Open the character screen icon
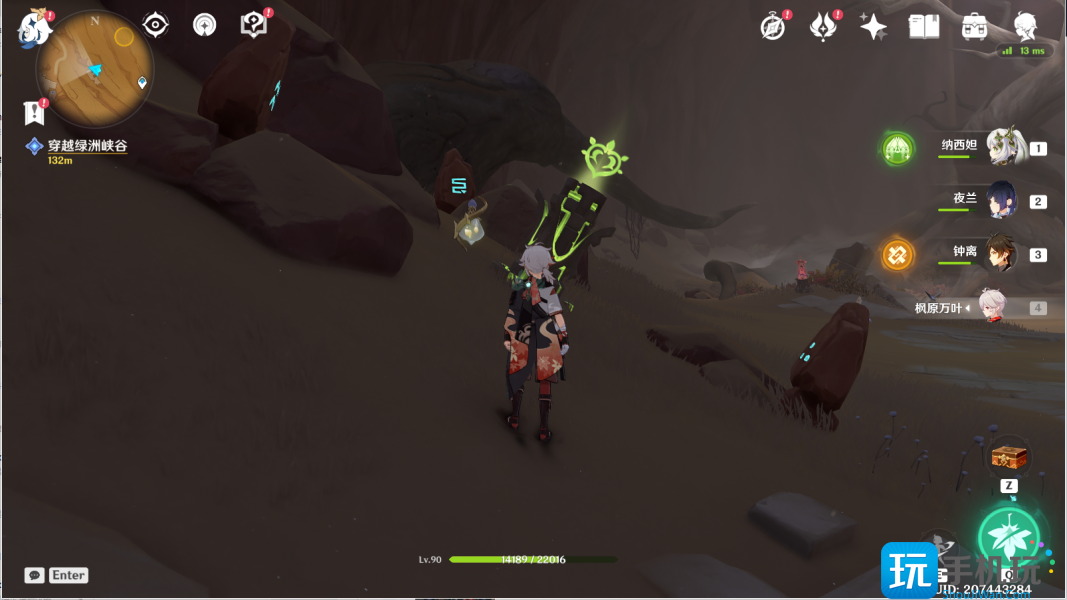Screen dimensions: 1067x600 coord(1025,27)
